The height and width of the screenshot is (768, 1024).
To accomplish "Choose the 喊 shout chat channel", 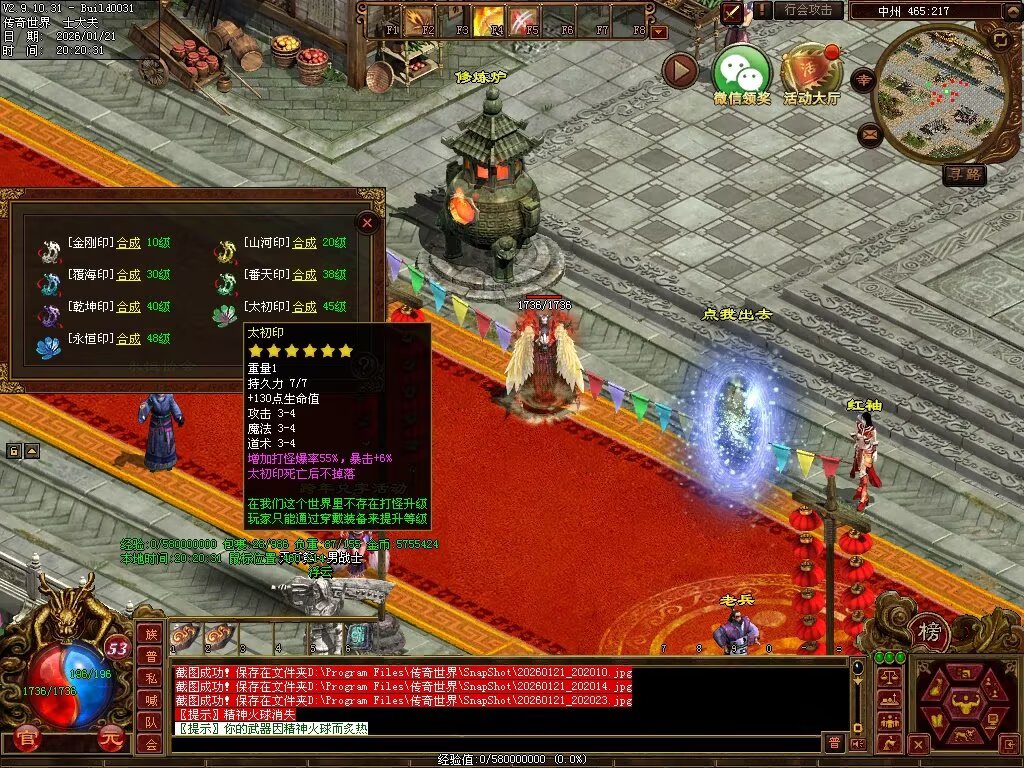I will (x=151, y=700).
